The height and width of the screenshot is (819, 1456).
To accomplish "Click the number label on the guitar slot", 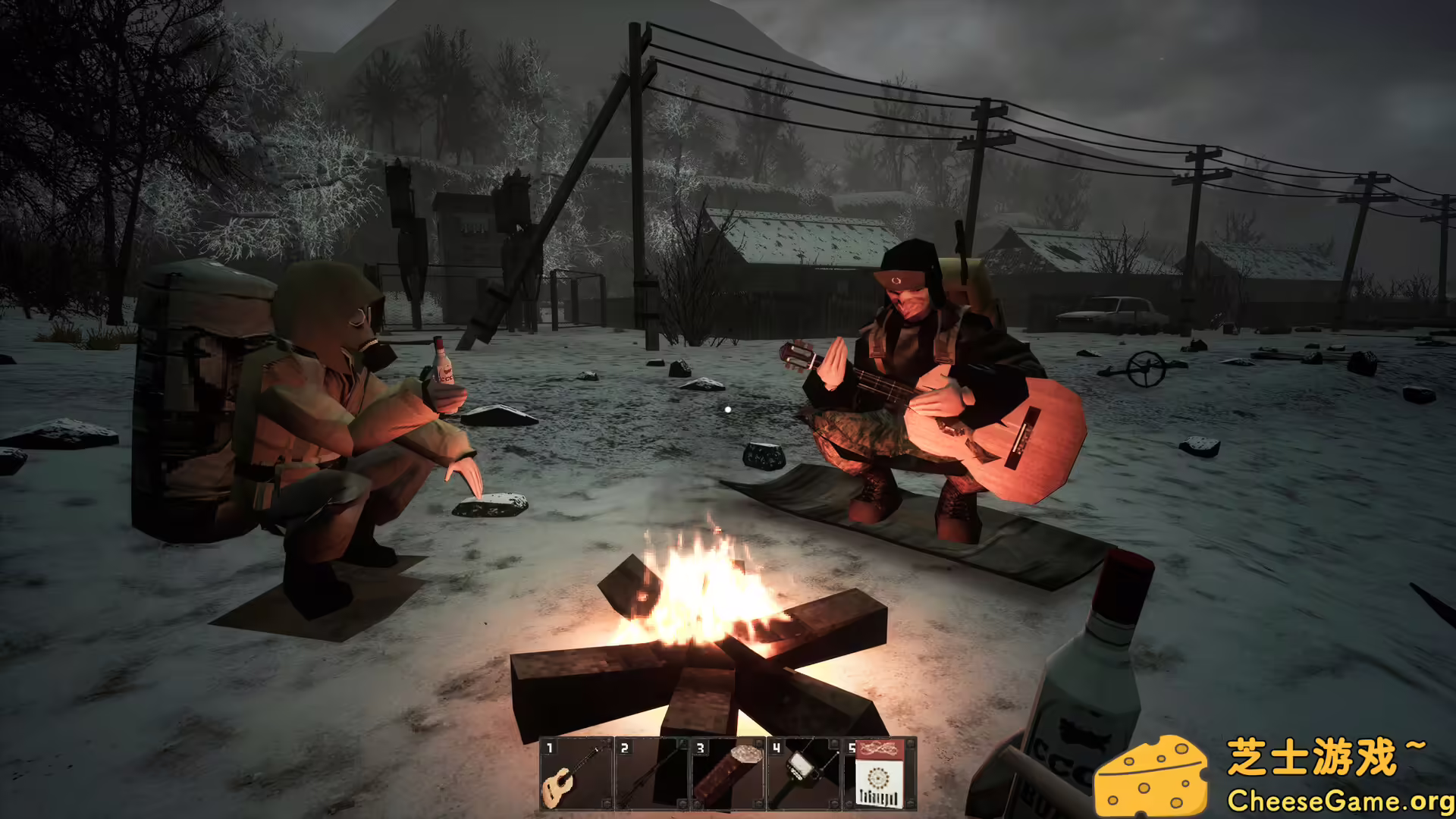I will [x=548, y=747].
